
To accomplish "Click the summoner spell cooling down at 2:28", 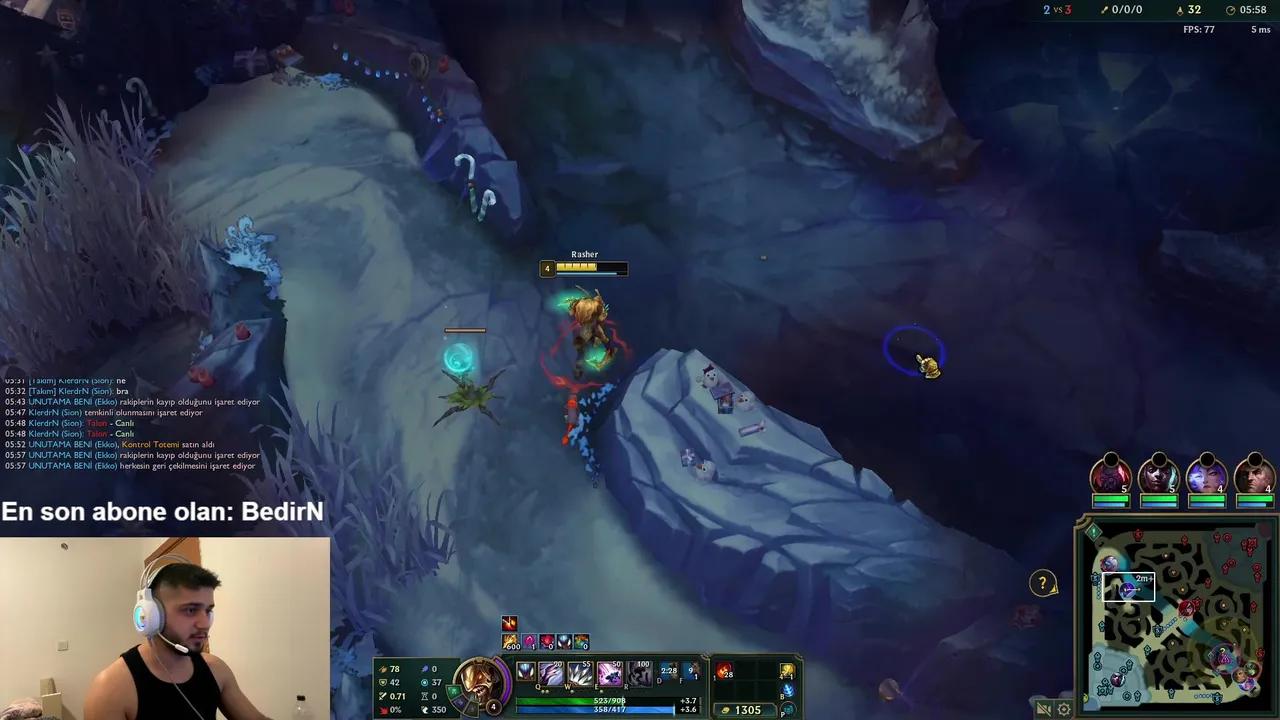I will pos(668,672).
